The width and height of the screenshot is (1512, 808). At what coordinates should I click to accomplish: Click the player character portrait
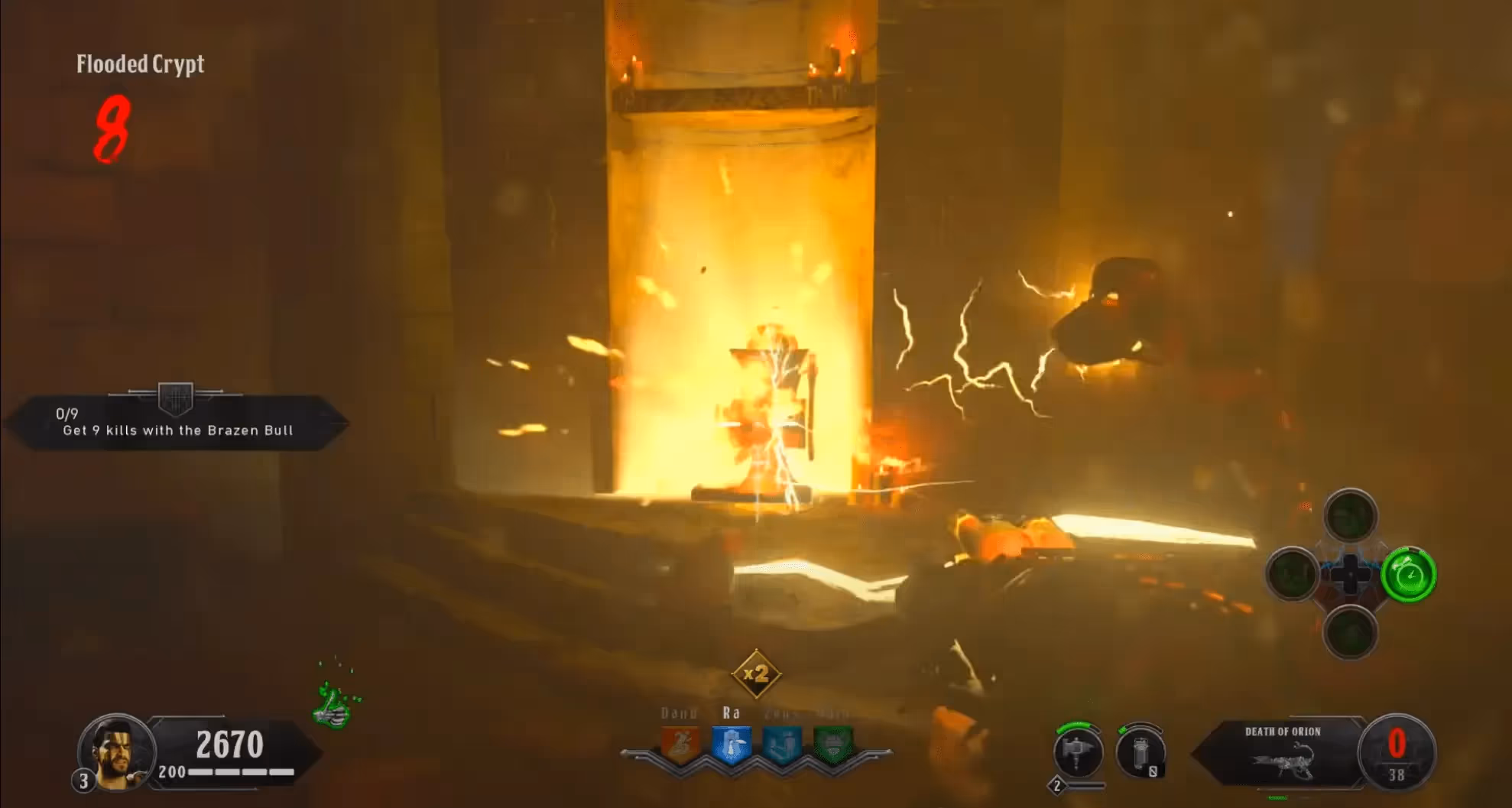click(x=116, y=752)
